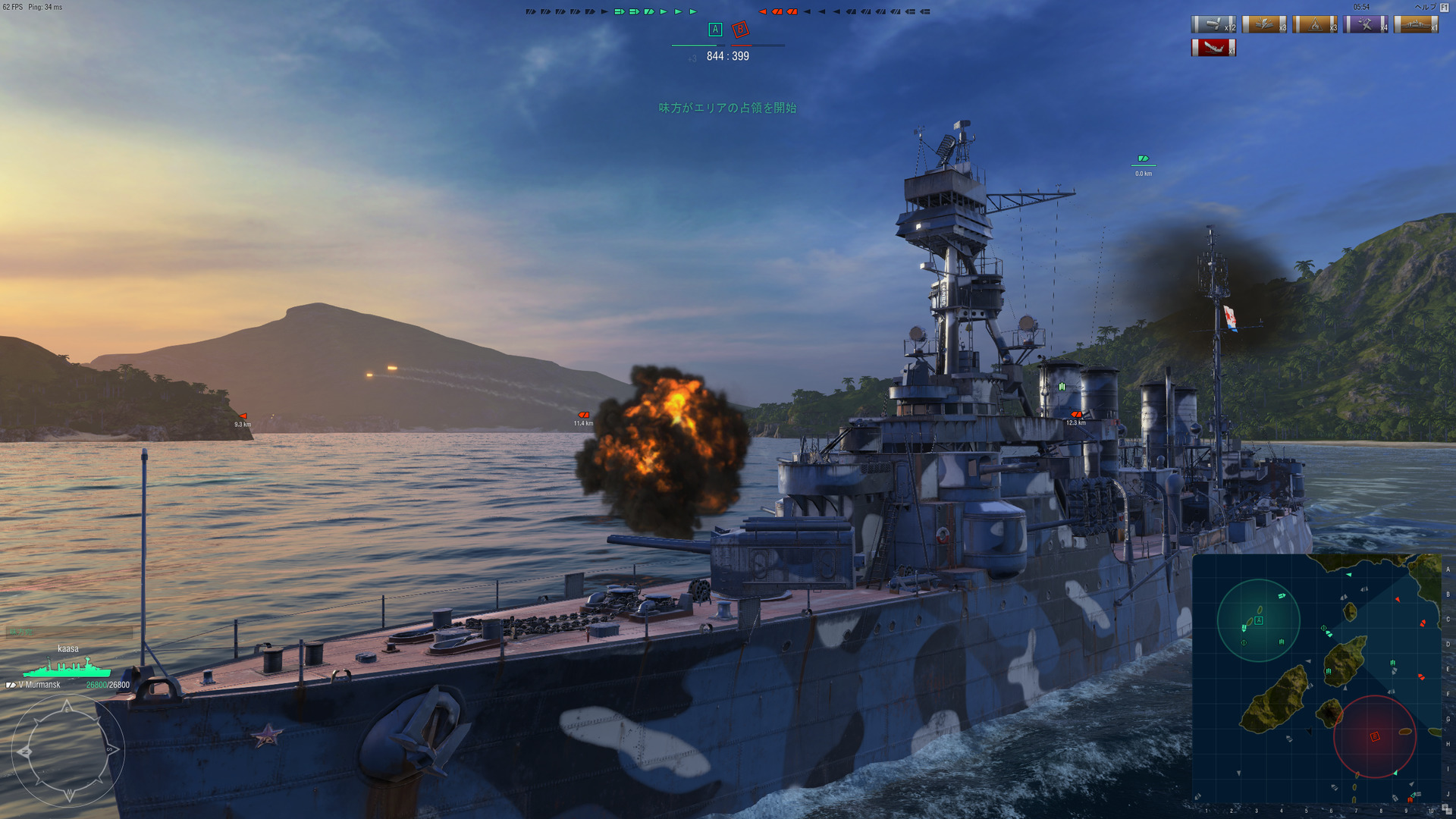Click point A circle on the minimap
The width and height of the screenshot is (1456, 819).
1258,620
